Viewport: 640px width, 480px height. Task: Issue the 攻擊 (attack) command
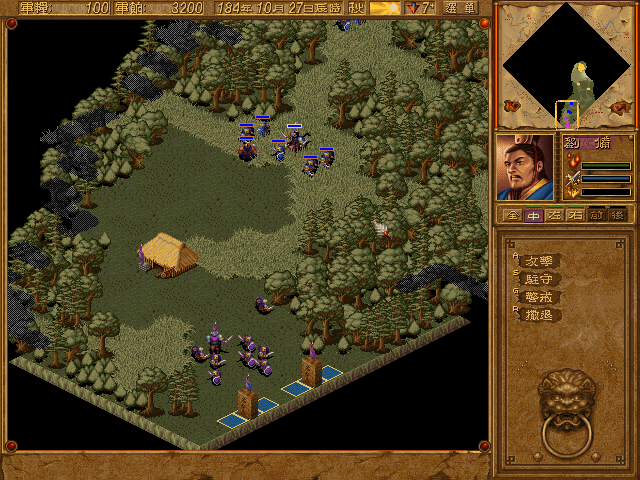[x=539, y=261]
